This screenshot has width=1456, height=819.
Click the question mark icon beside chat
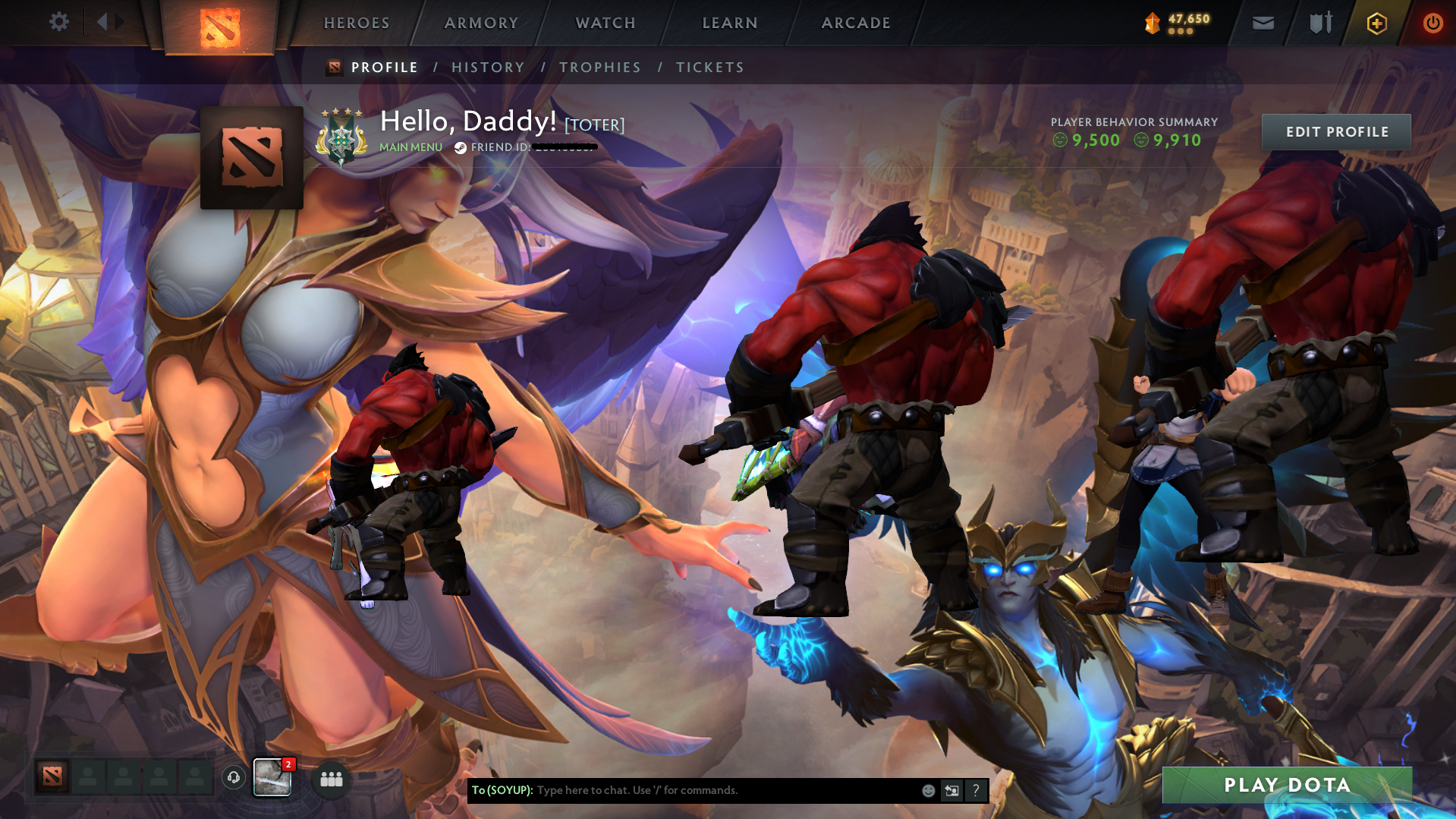click(976, 790)
